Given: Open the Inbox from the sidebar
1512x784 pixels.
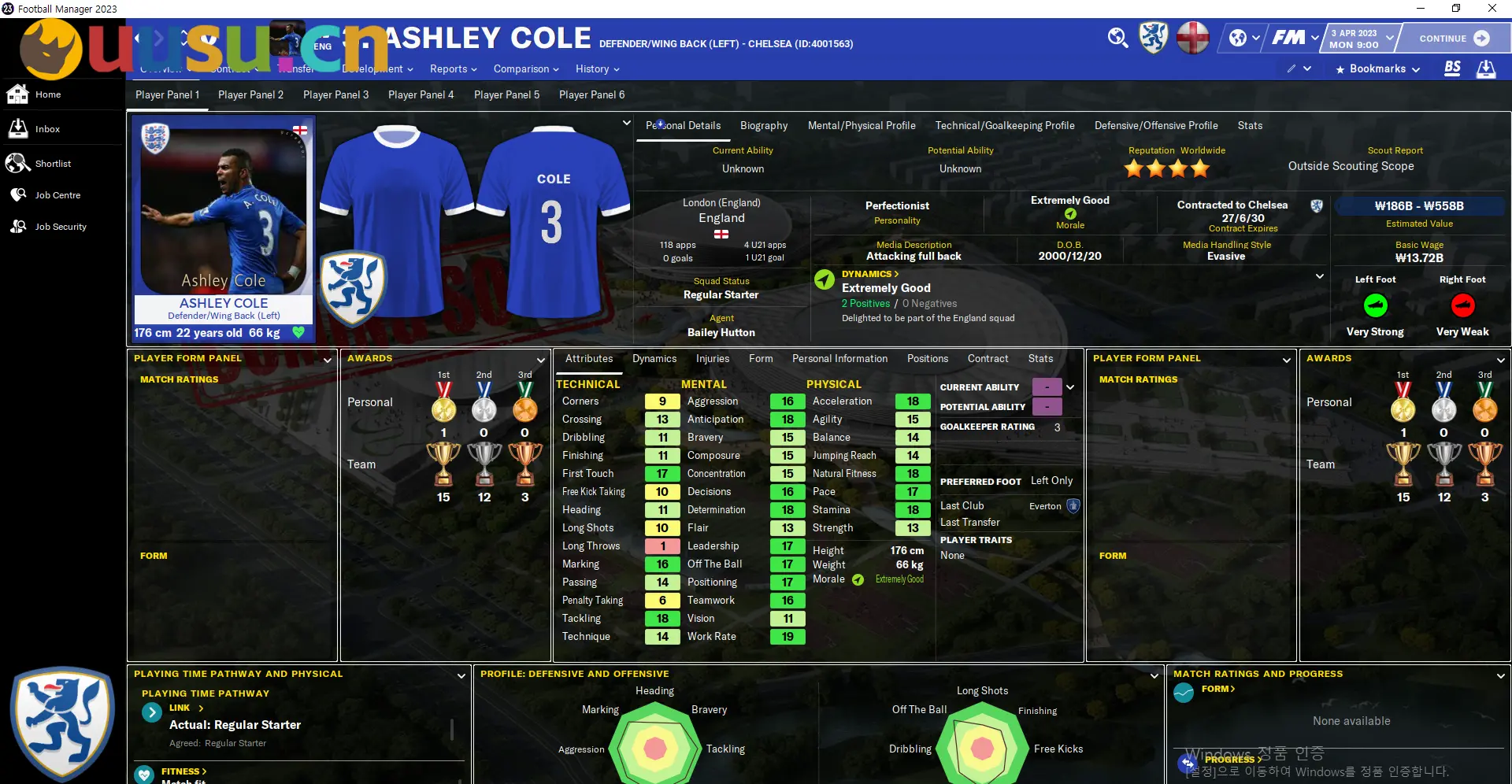Looking at the screenshot, I should 47,129.
